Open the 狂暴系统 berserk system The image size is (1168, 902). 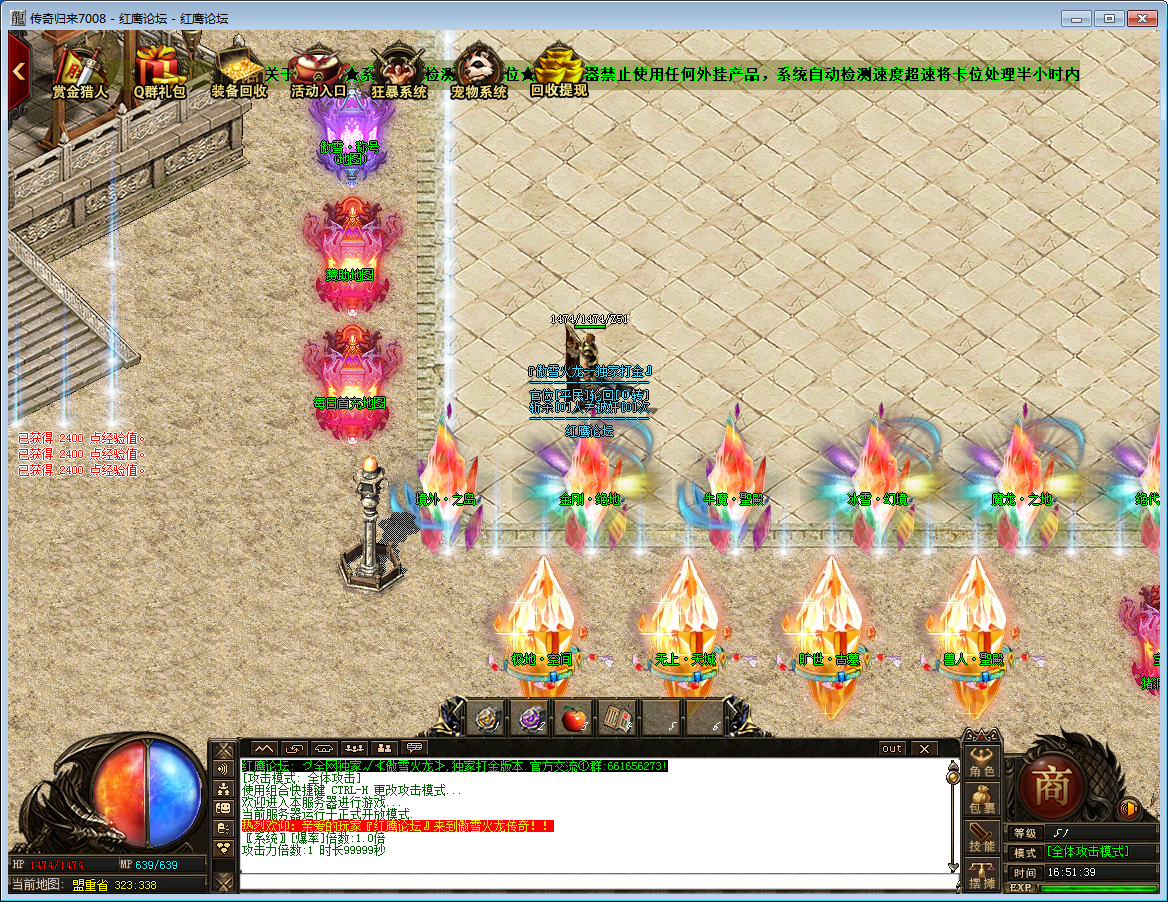pos(399,70)
